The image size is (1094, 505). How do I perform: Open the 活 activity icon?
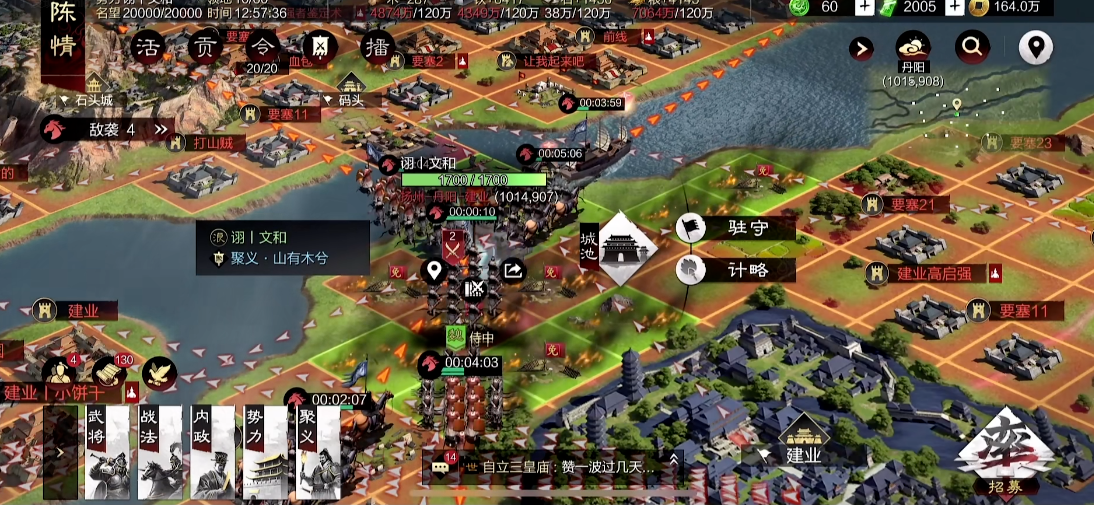click(x=147, y=47)
